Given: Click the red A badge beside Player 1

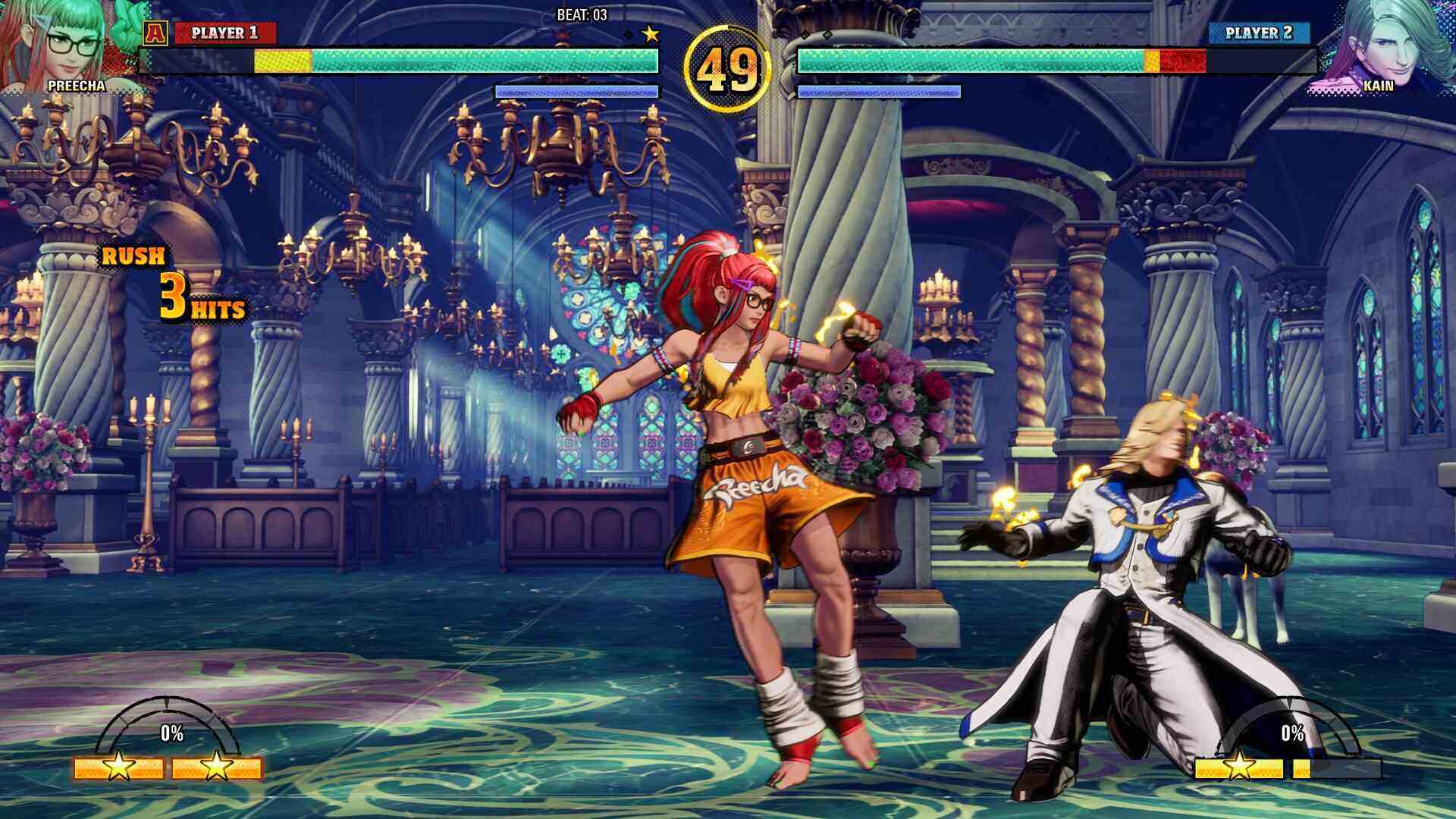Looking at the screenshot, I should 155,33.
